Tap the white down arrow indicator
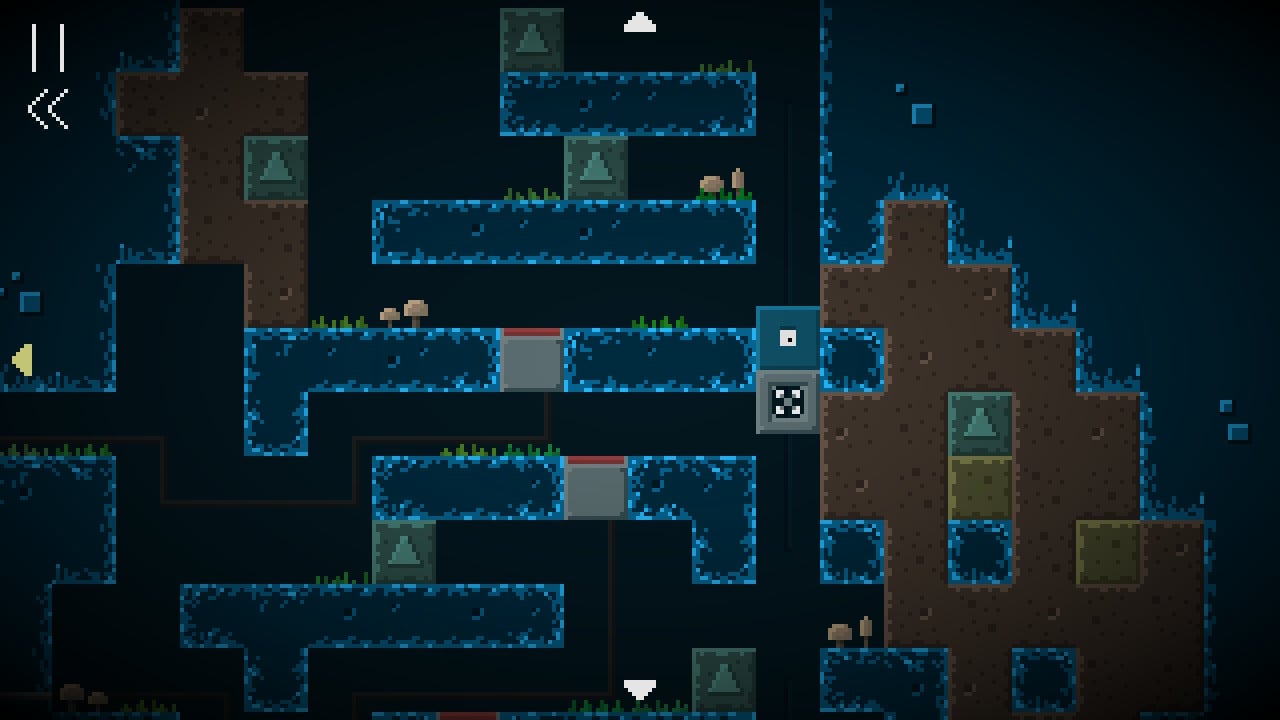The height and width of the screenshot is (720, 1280). [639, 690]
